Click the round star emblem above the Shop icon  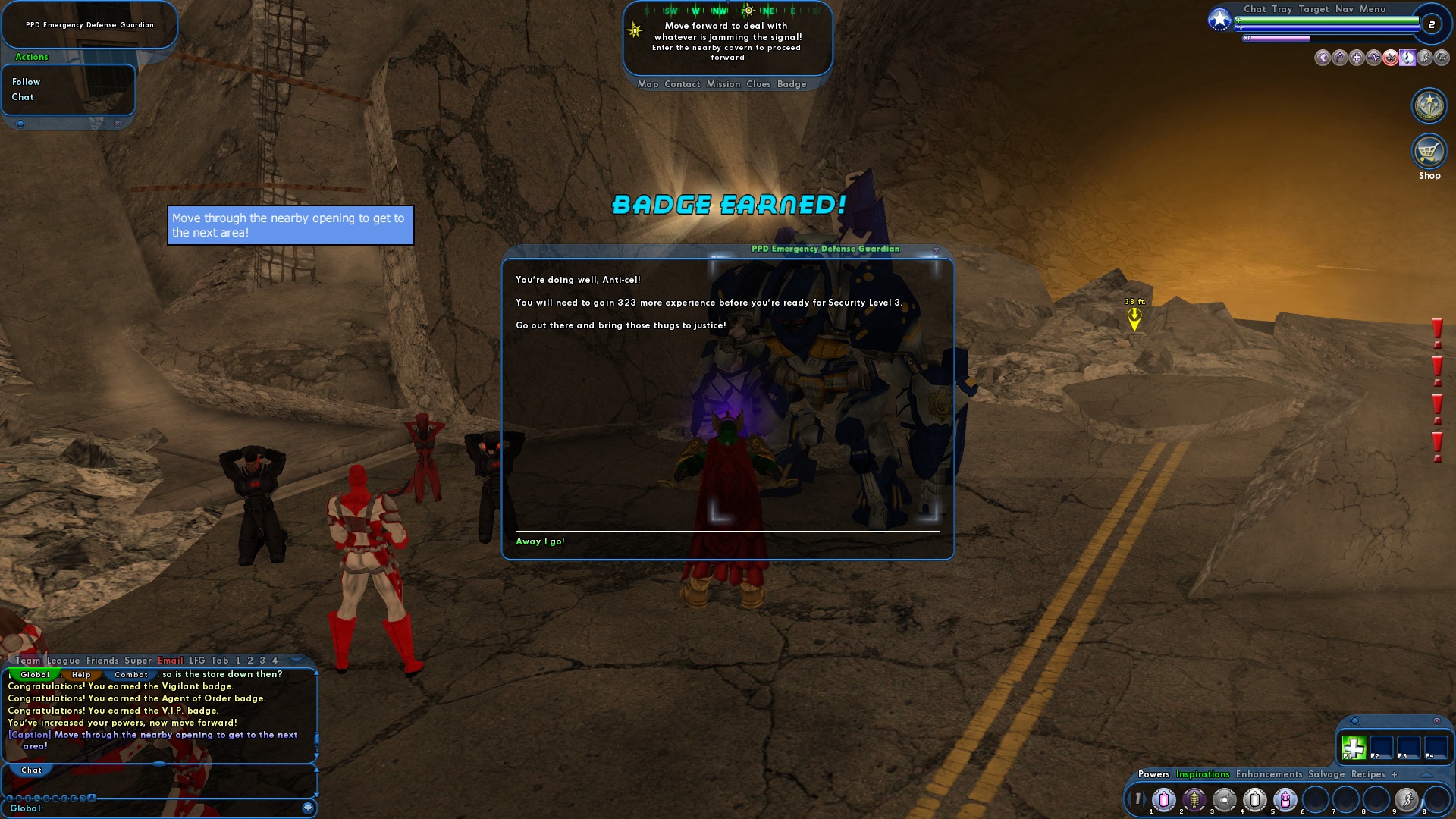pos(1429,106)
